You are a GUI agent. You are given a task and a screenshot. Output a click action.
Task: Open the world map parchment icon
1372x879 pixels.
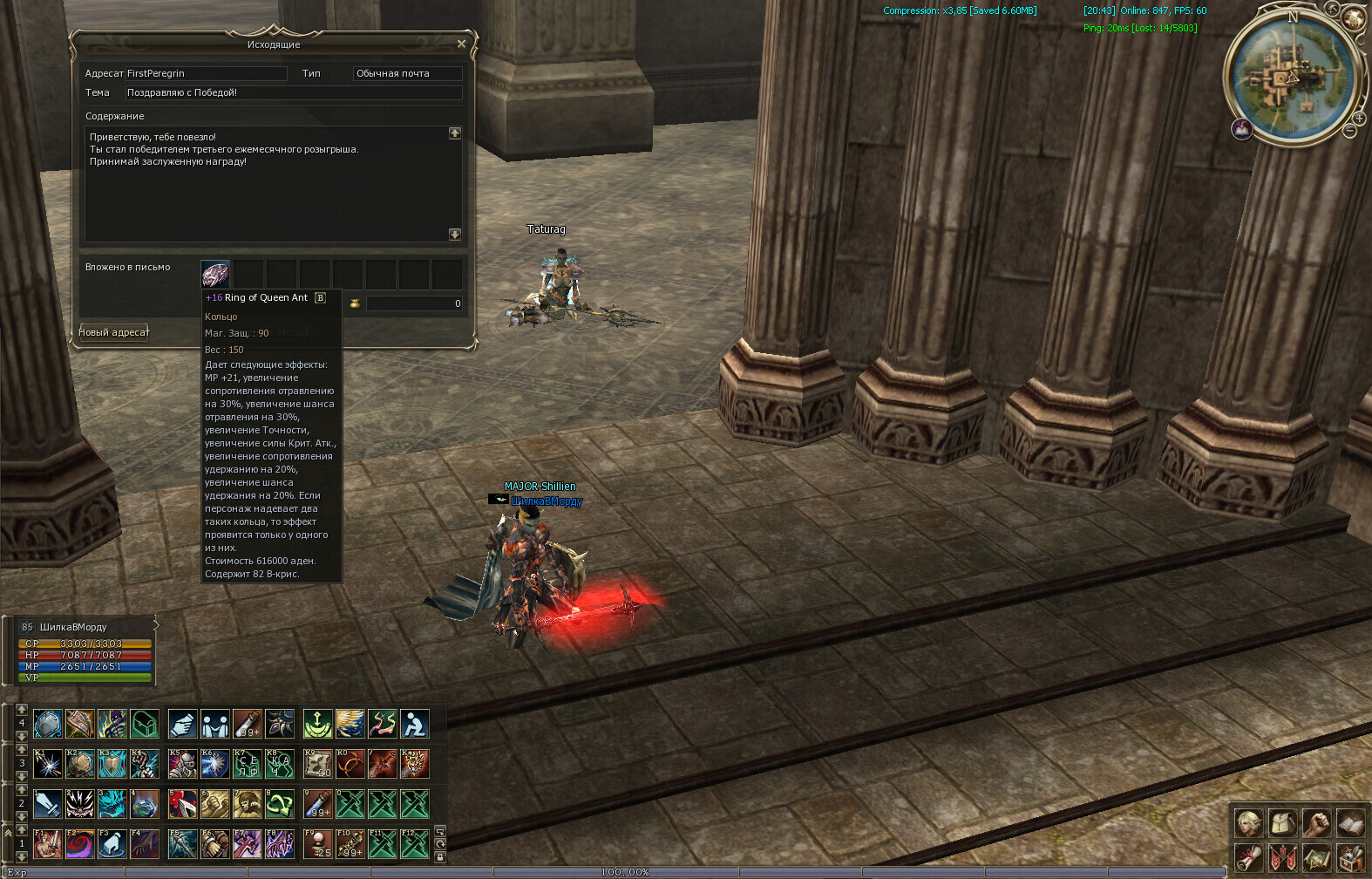1316,857
